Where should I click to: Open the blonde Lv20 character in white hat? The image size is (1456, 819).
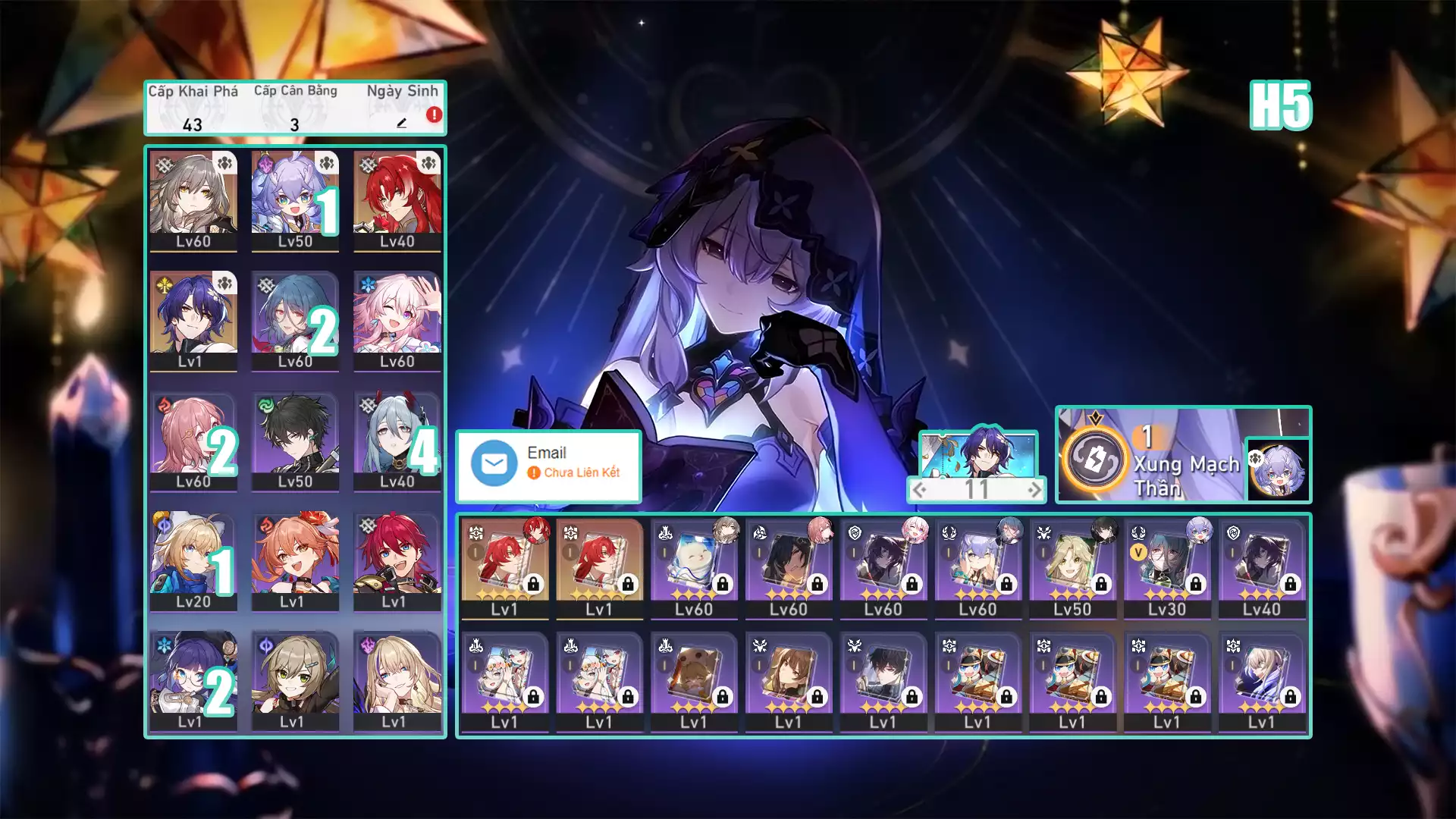(193, 561)
